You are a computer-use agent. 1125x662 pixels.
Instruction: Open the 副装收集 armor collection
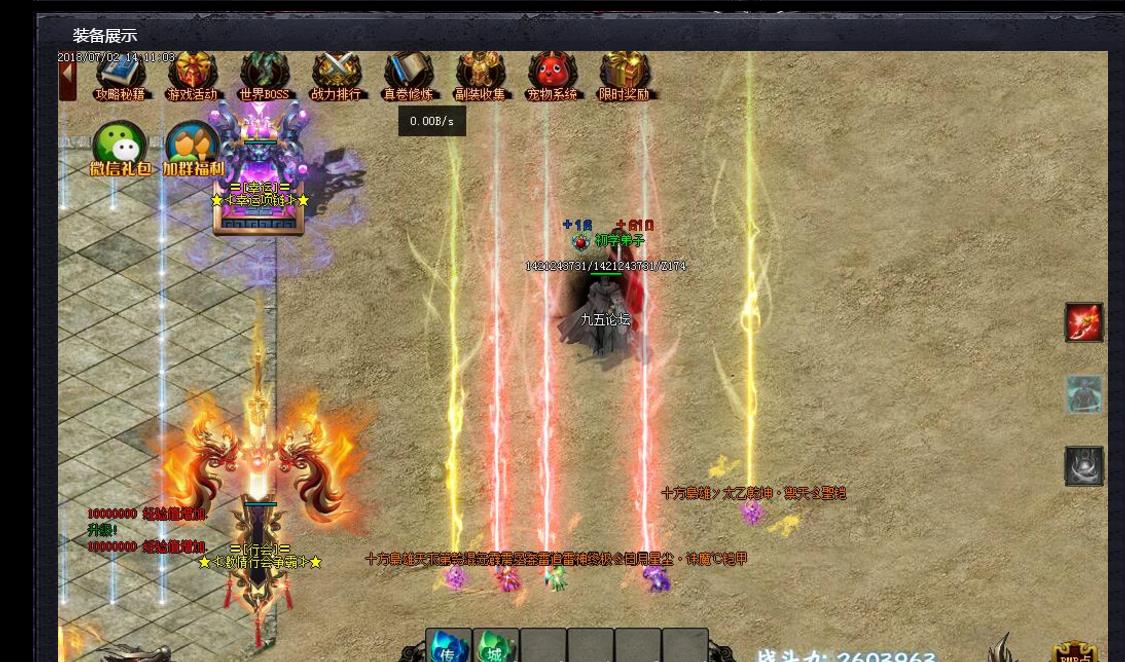click(x=480, y=76)
